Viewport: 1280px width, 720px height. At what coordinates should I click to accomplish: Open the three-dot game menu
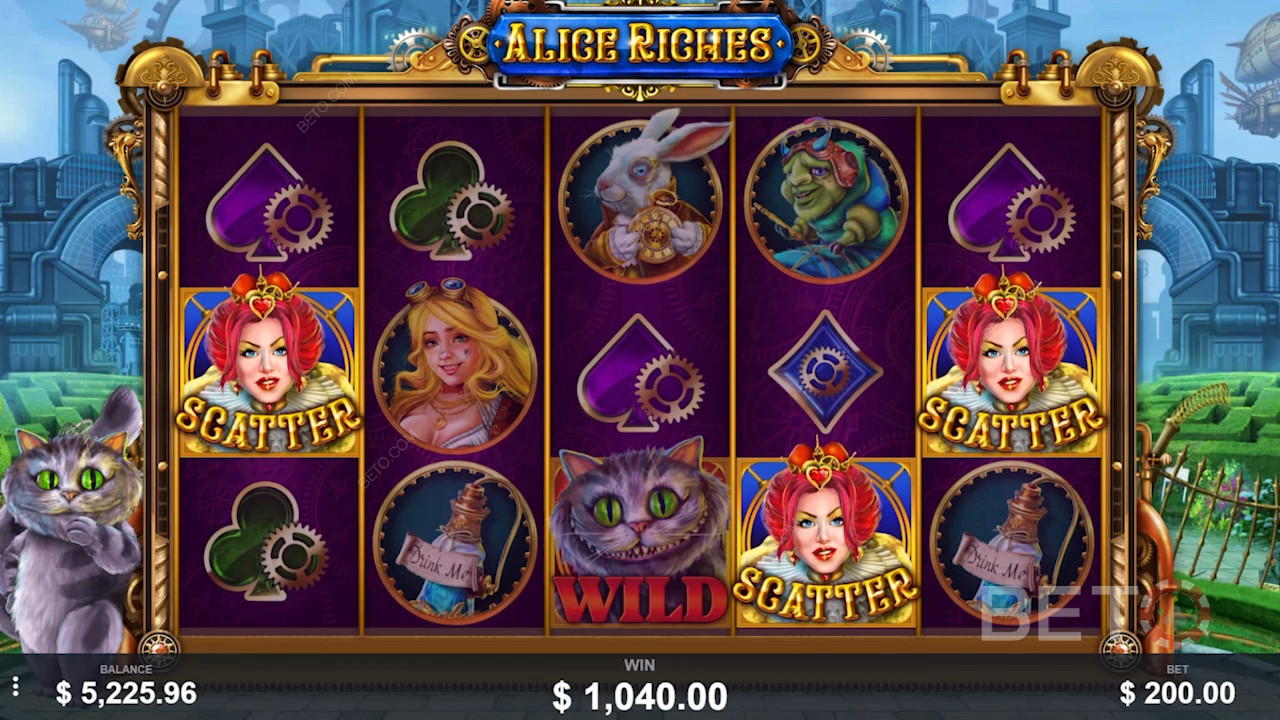click(16, 686)
